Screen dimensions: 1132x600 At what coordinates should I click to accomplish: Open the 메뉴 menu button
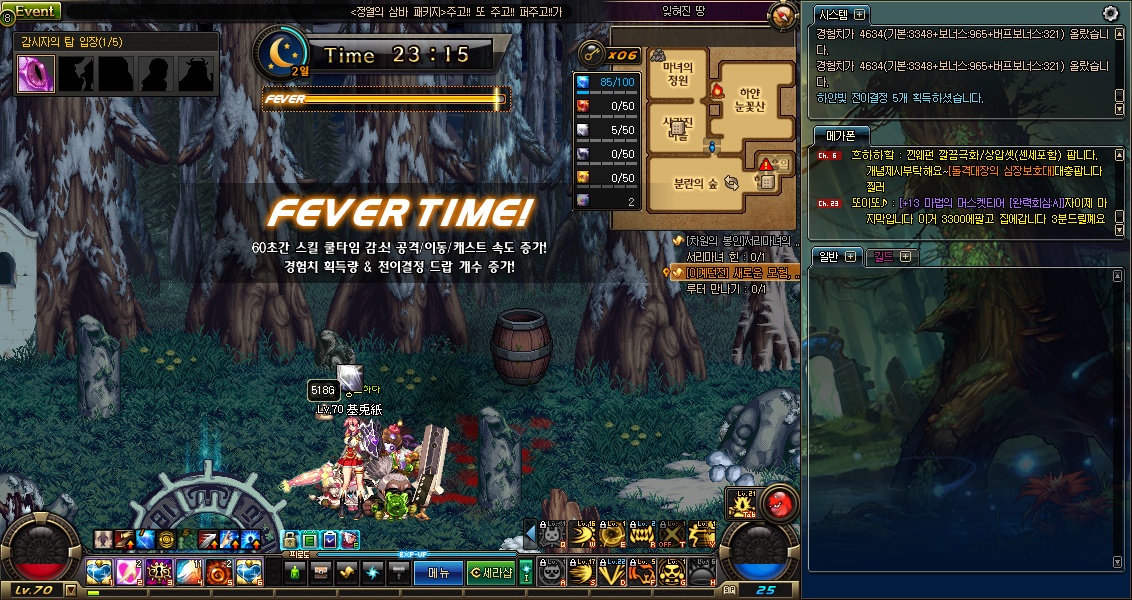tap(445, 572)
